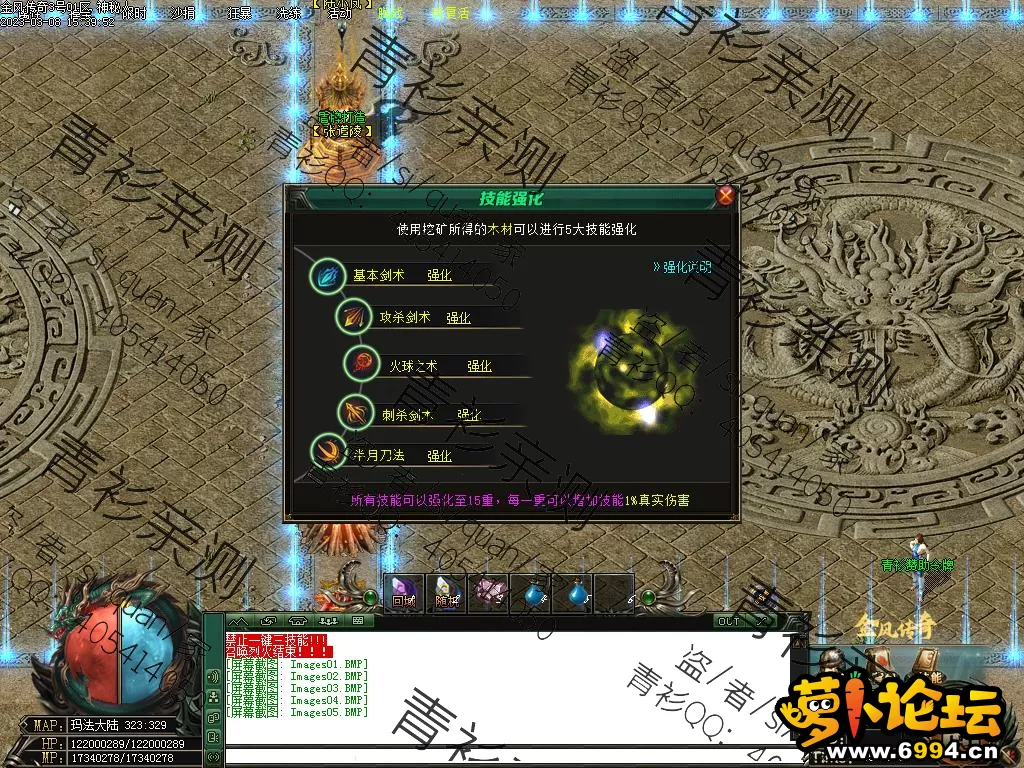Click 强化 for 半月刀法

439,455
